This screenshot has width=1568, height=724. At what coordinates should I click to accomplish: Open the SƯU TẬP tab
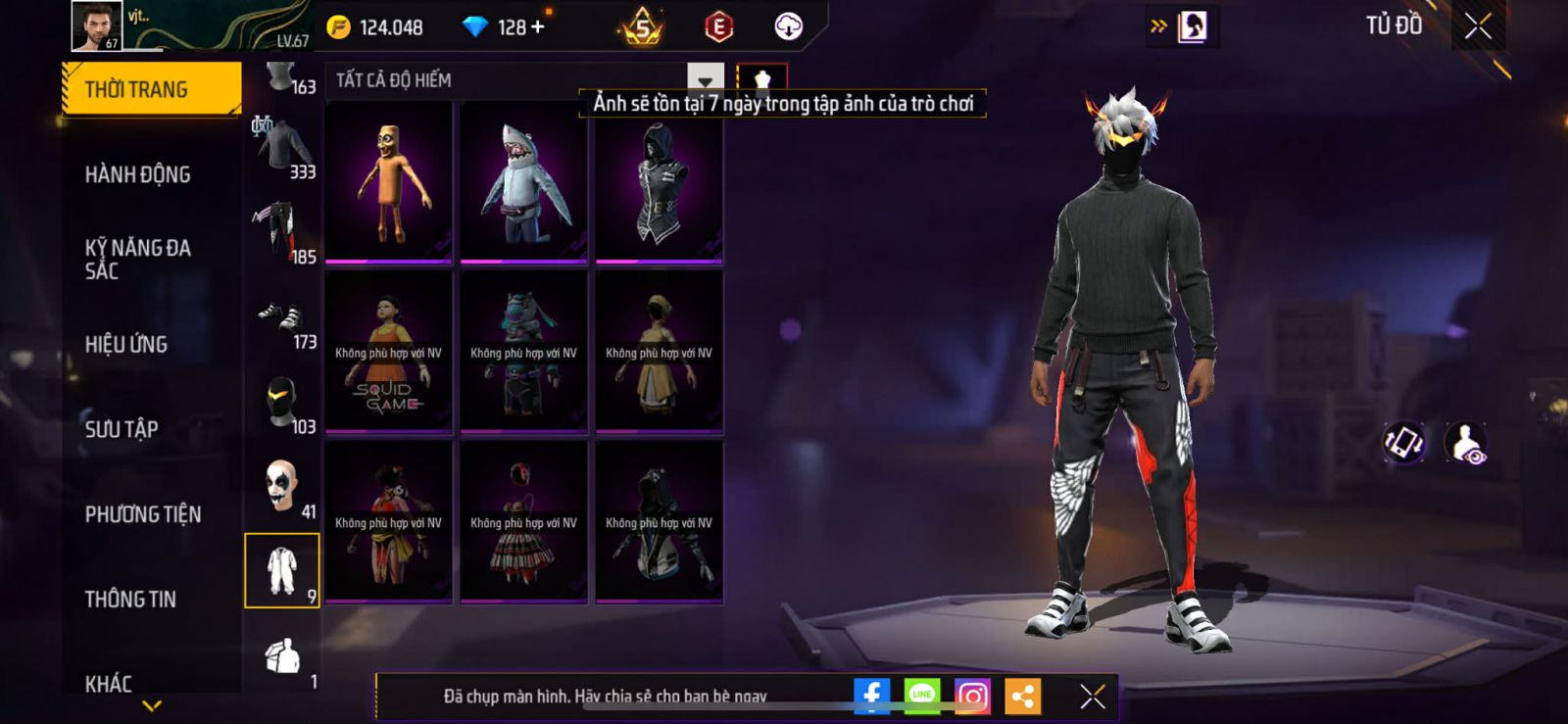122,429
